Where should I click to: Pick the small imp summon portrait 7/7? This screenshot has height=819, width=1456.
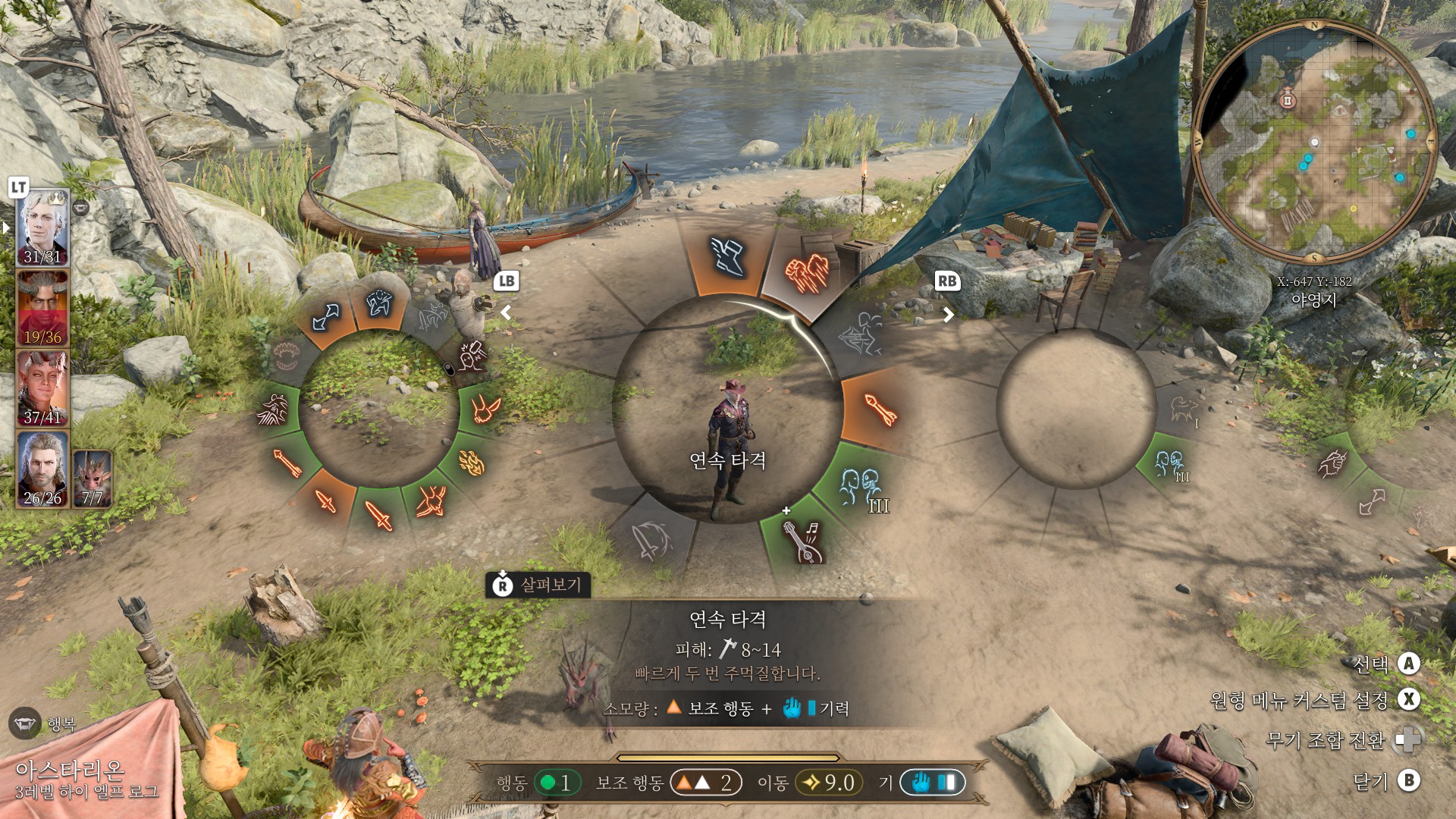tap(93, 478)
